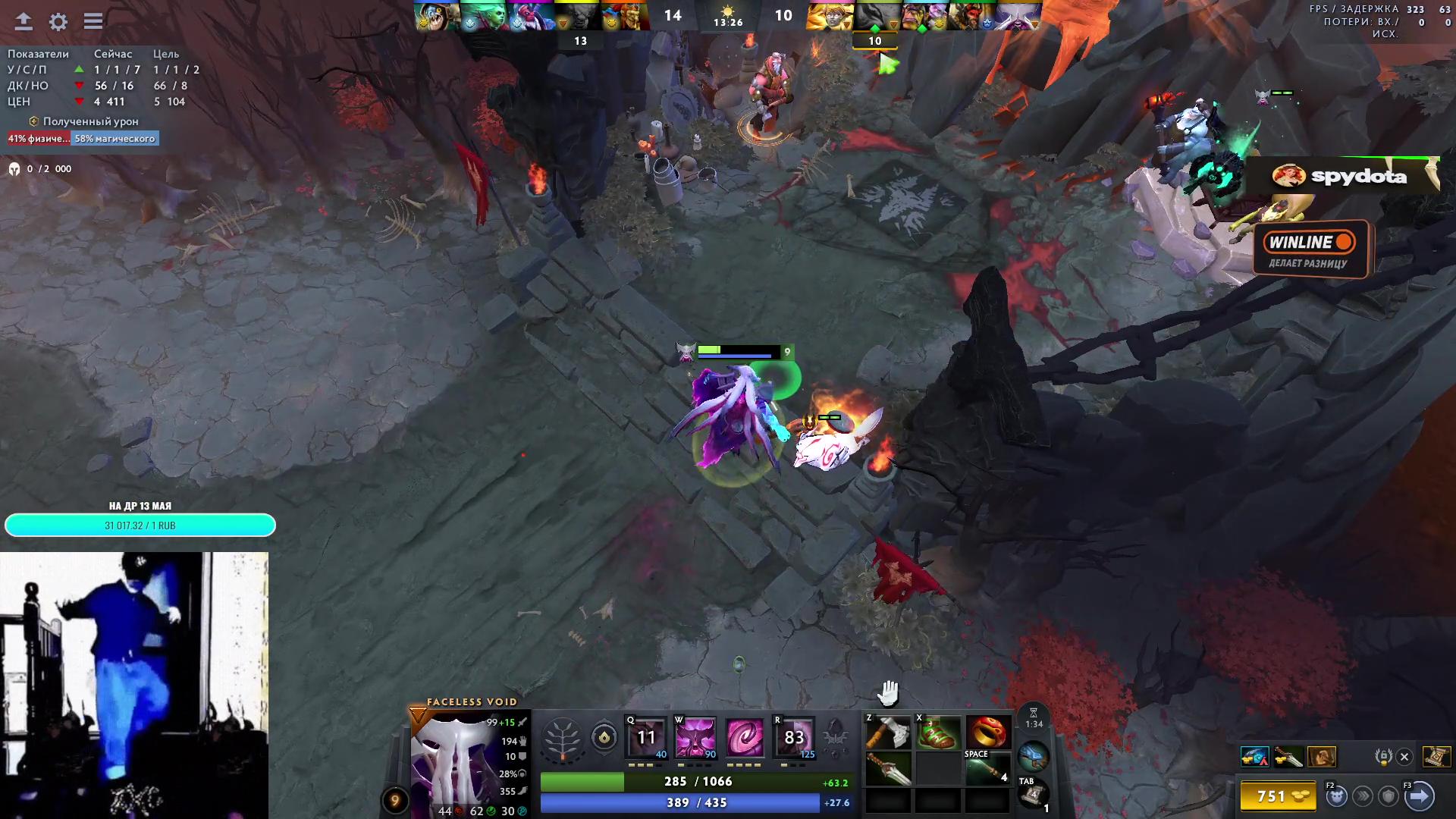
Task: Open the main menu hamburger button
Action: [x=93, y=21]
